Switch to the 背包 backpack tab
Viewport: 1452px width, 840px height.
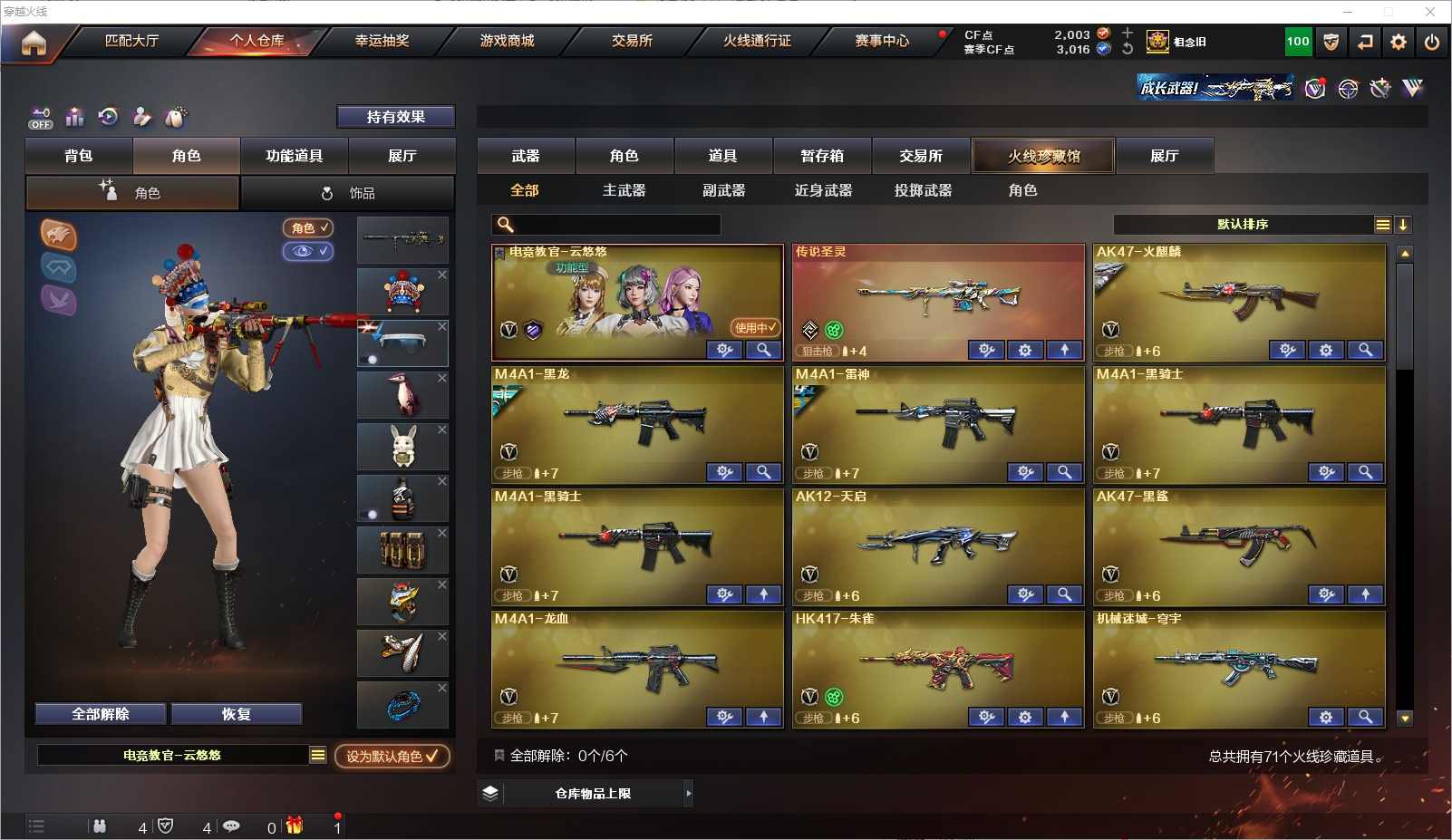click(x=79, y=156)
